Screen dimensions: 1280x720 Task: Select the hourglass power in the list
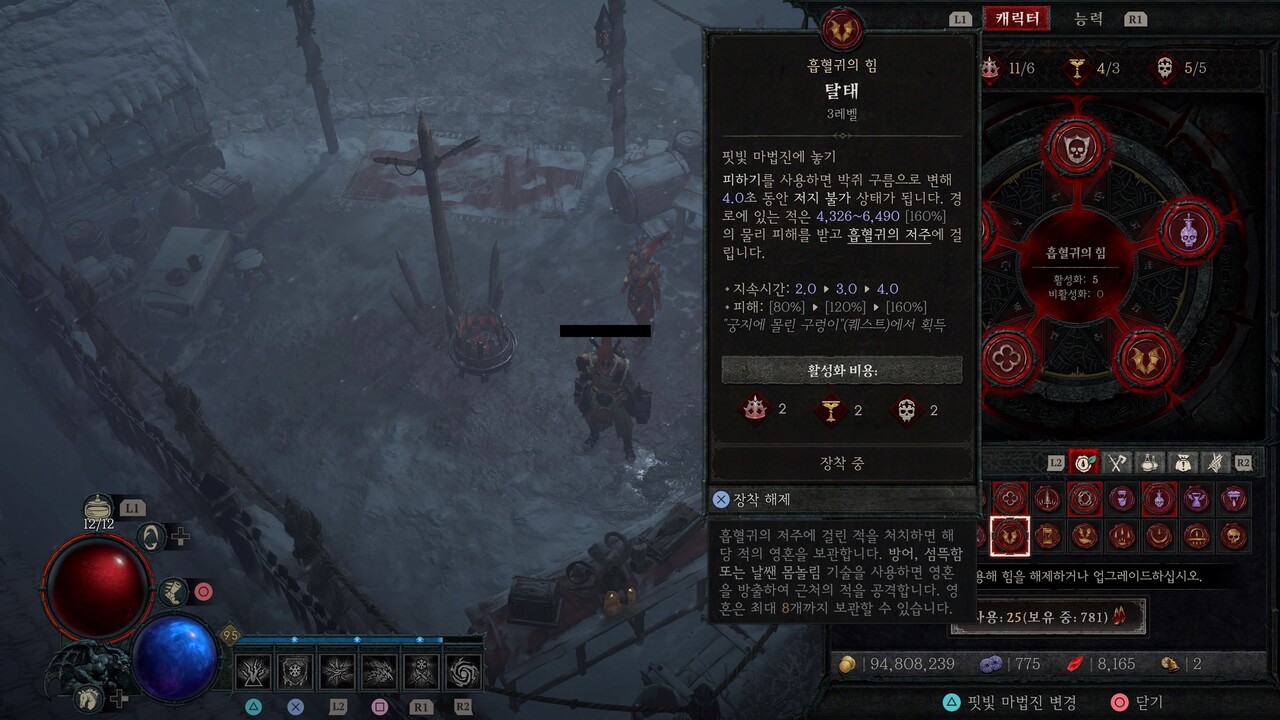[1047, 537]
